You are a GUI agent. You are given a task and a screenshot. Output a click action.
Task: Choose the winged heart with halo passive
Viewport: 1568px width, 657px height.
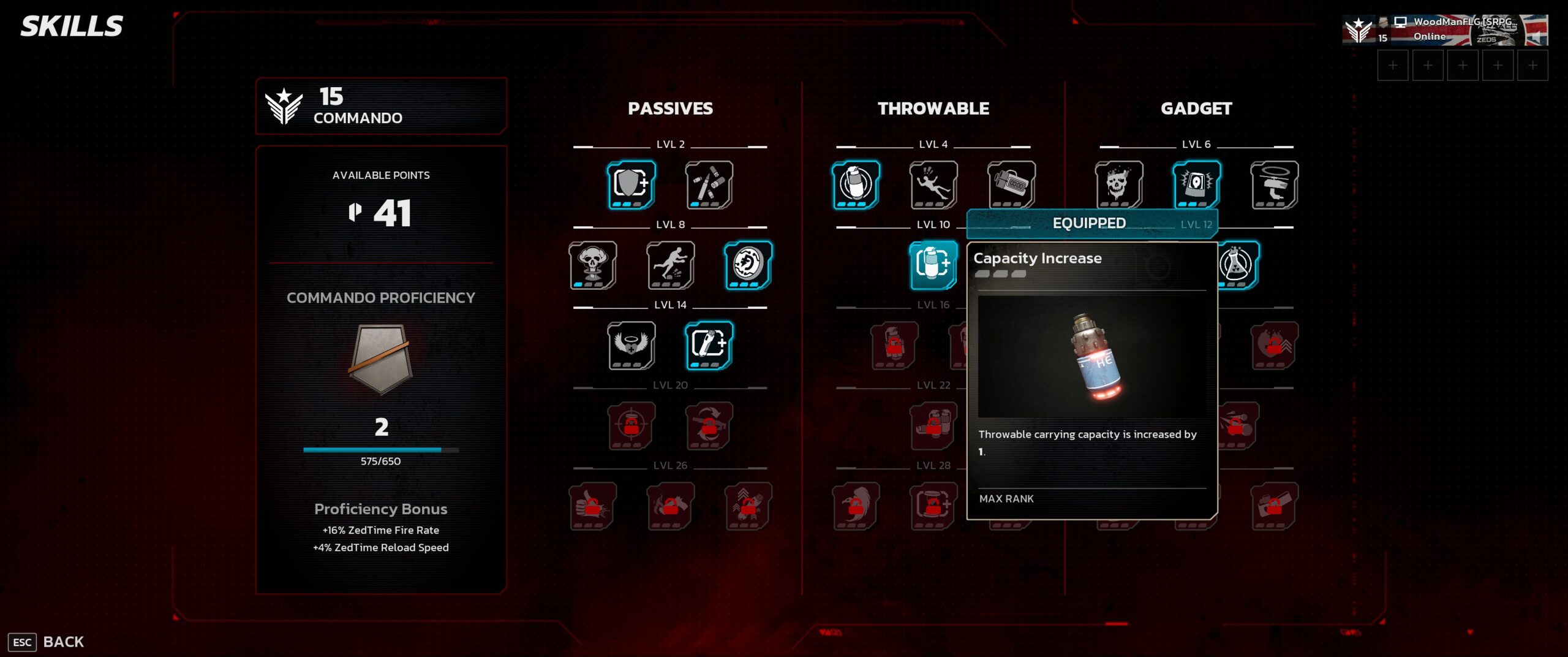631,345
